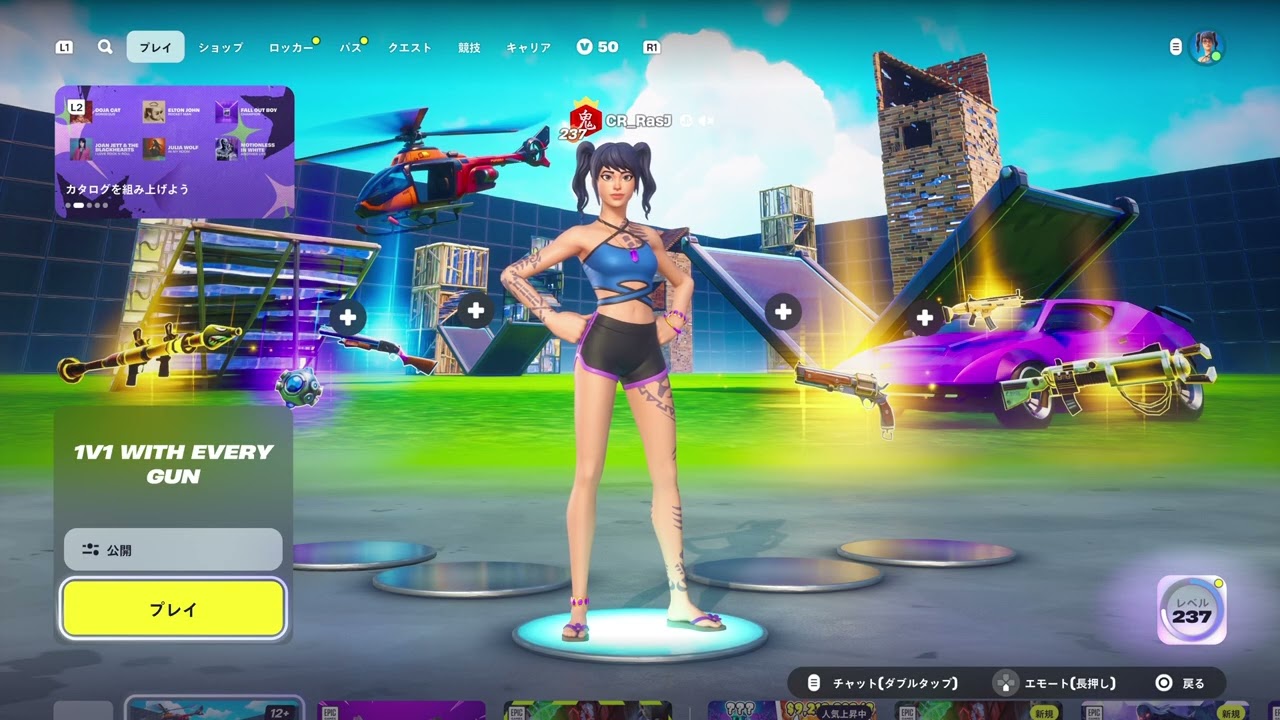Screen dimensions: 1280x720
Task: Go to the ロッカー tab
Action: click(x=291, y=47)
